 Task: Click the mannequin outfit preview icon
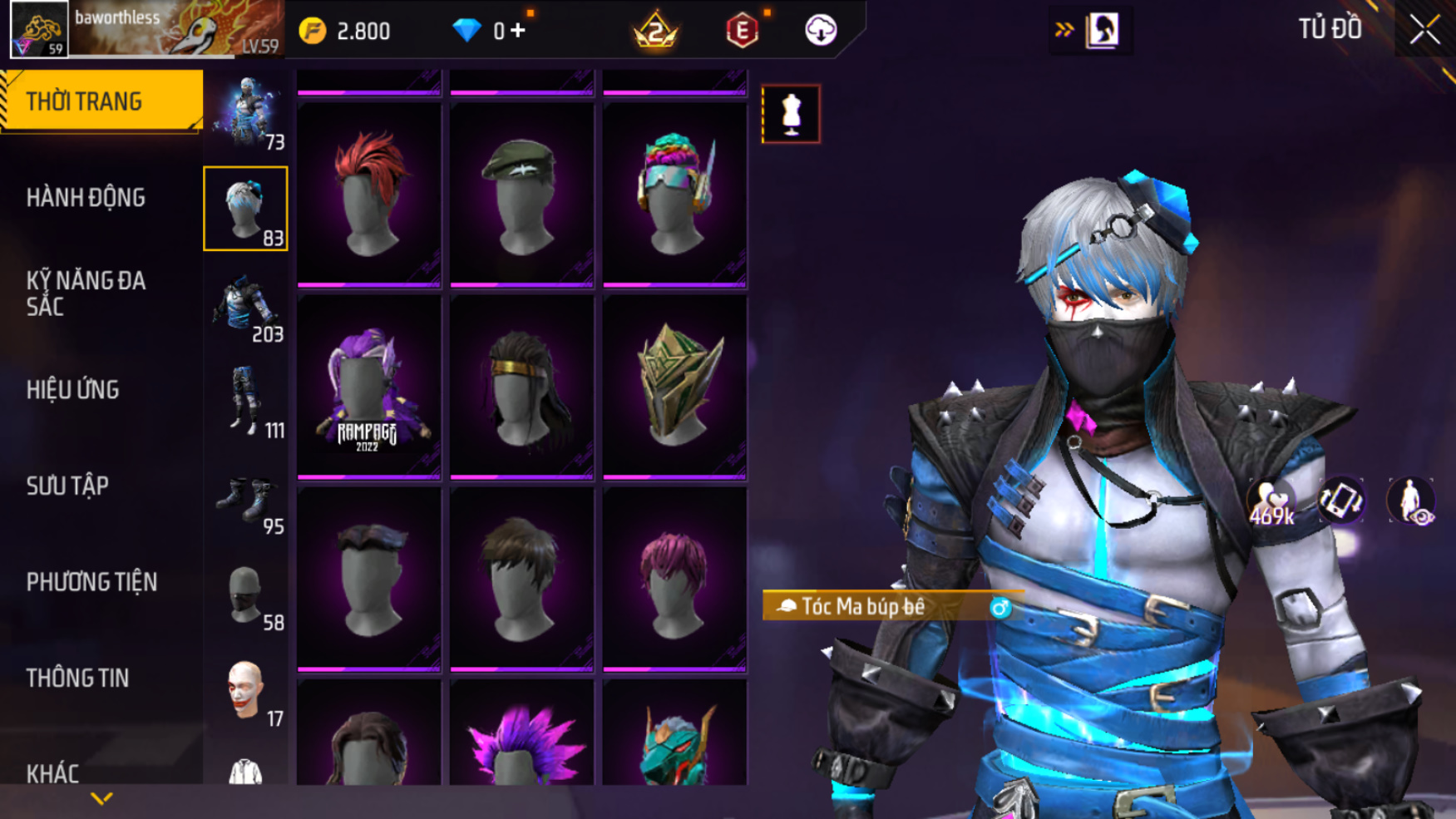tap(791, 114)
